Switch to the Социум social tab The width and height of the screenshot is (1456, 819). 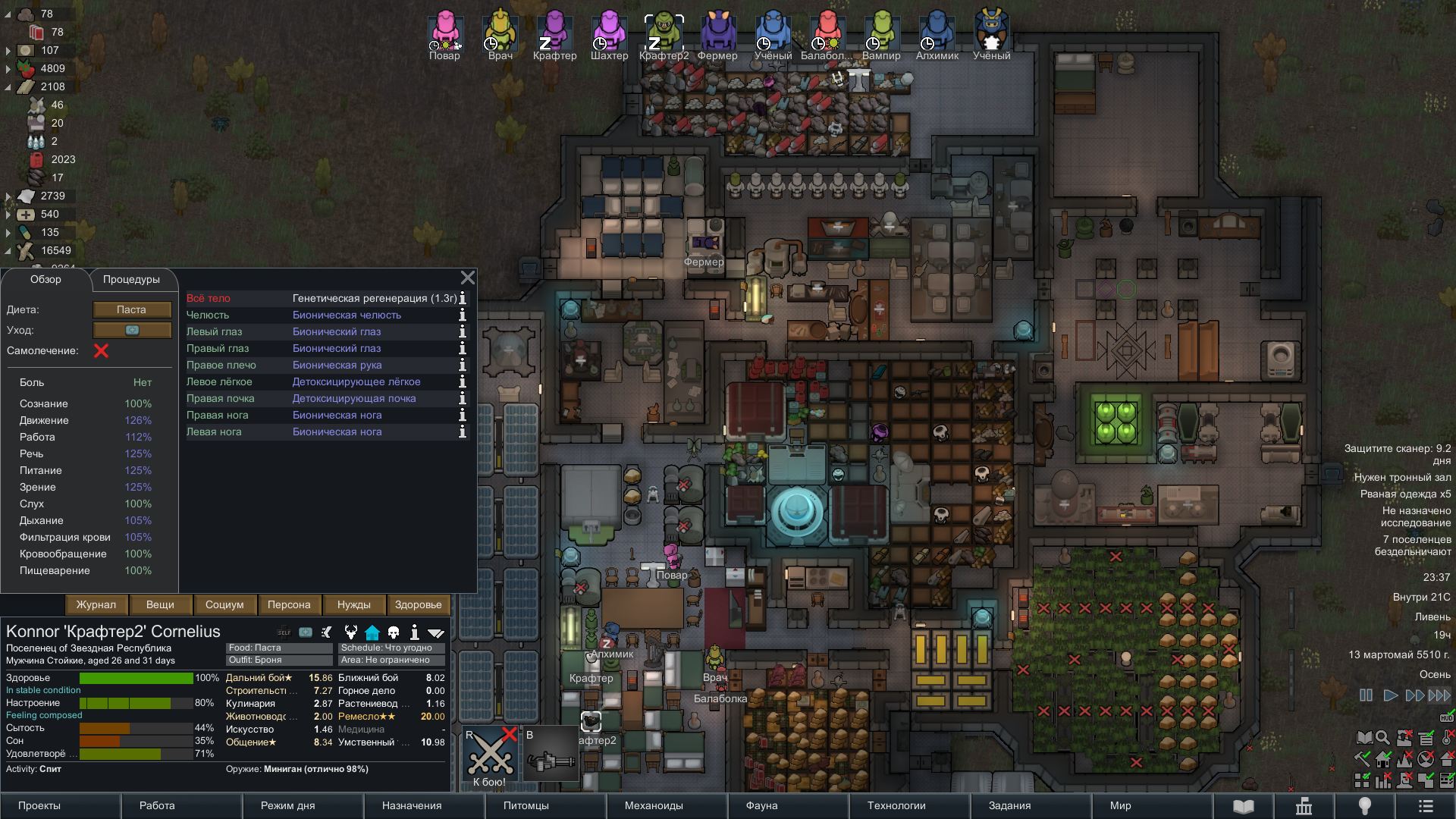224,604
